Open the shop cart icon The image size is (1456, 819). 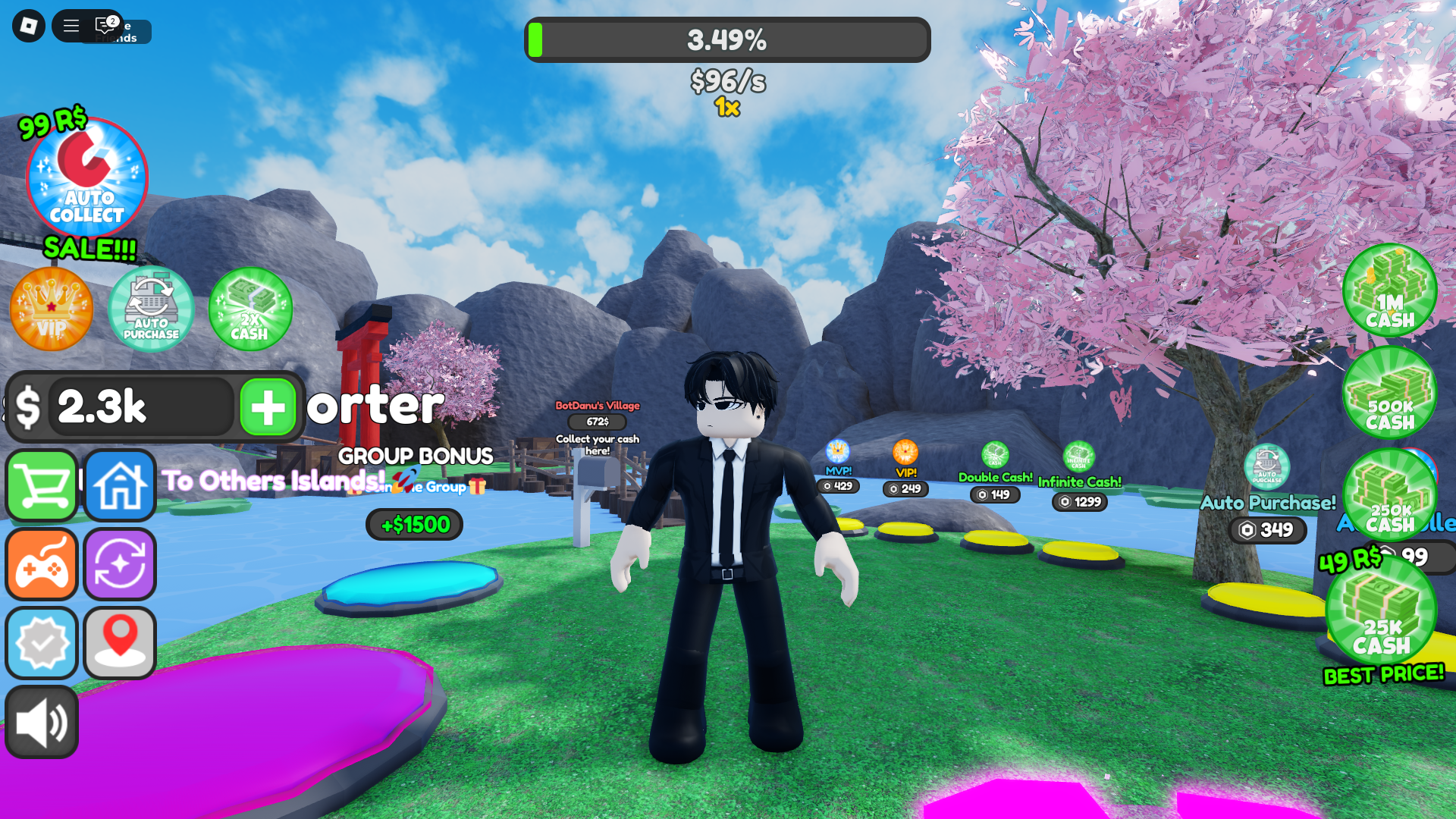(x=41, y=486)
